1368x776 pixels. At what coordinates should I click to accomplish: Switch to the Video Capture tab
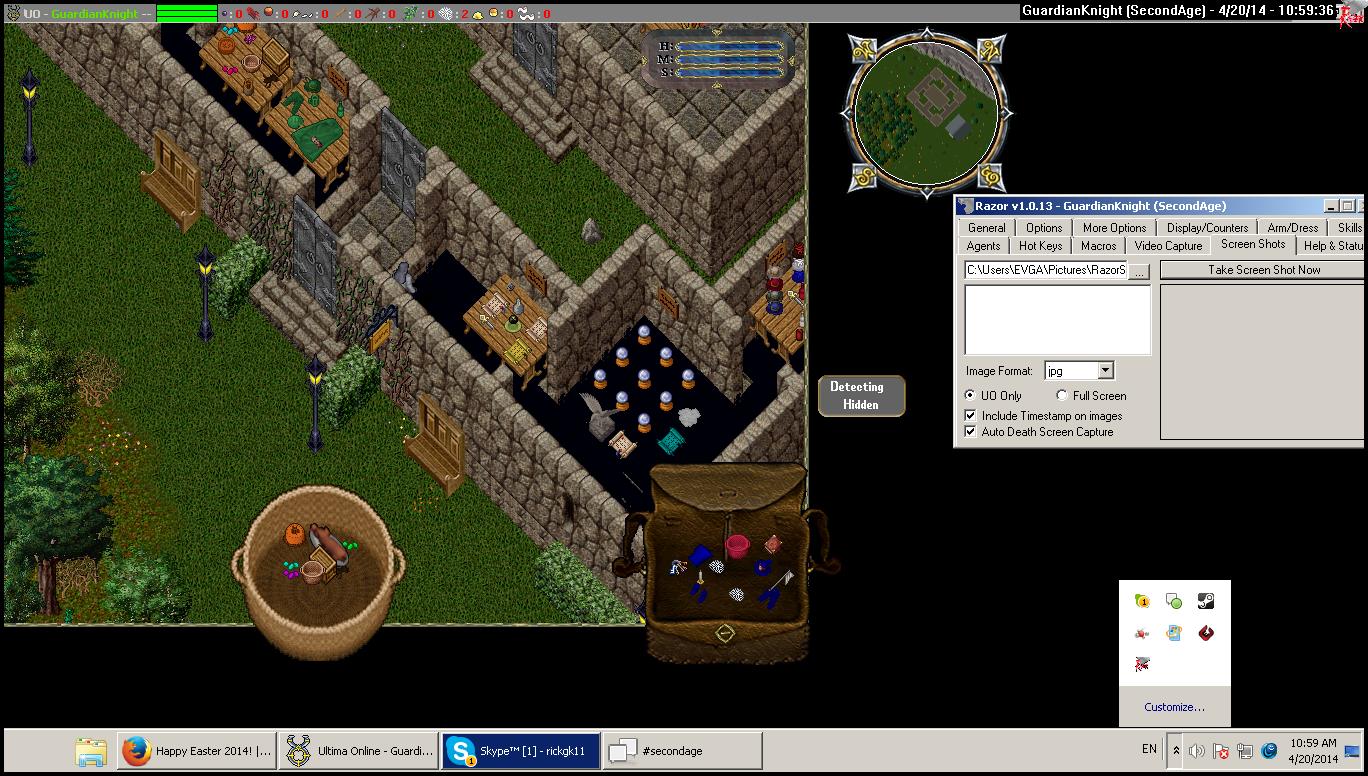[1168, 246]
